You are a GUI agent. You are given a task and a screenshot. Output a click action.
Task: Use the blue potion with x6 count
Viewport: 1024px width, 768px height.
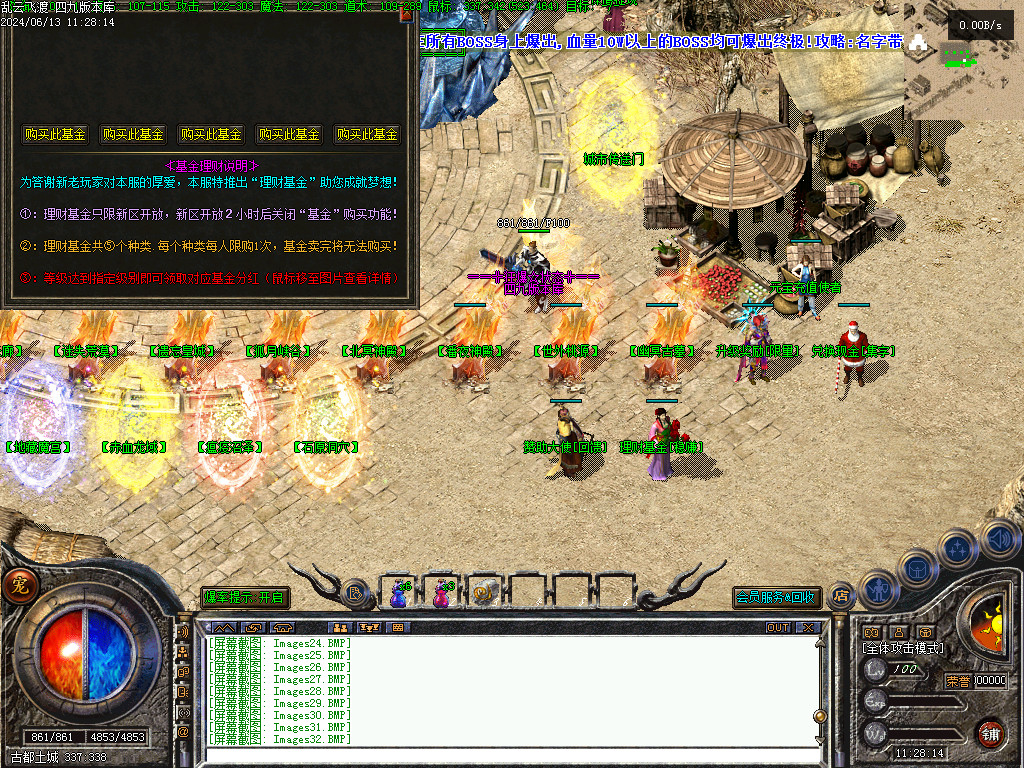point(398,593)
